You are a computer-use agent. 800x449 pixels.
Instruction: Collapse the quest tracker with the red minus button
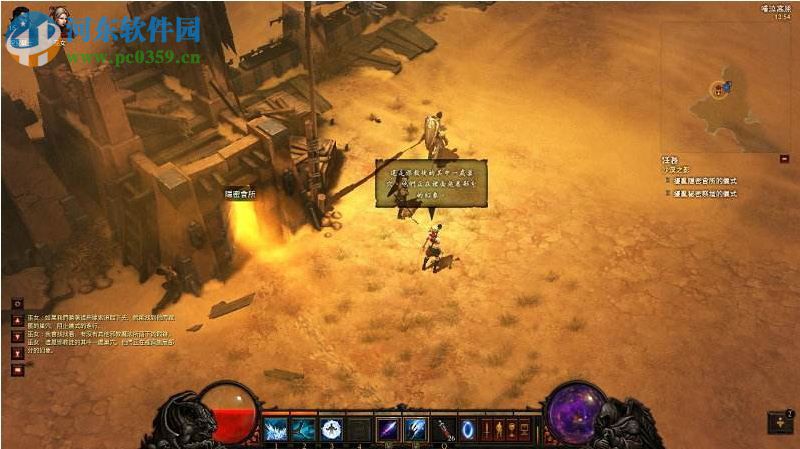click(x=784, y=158)
